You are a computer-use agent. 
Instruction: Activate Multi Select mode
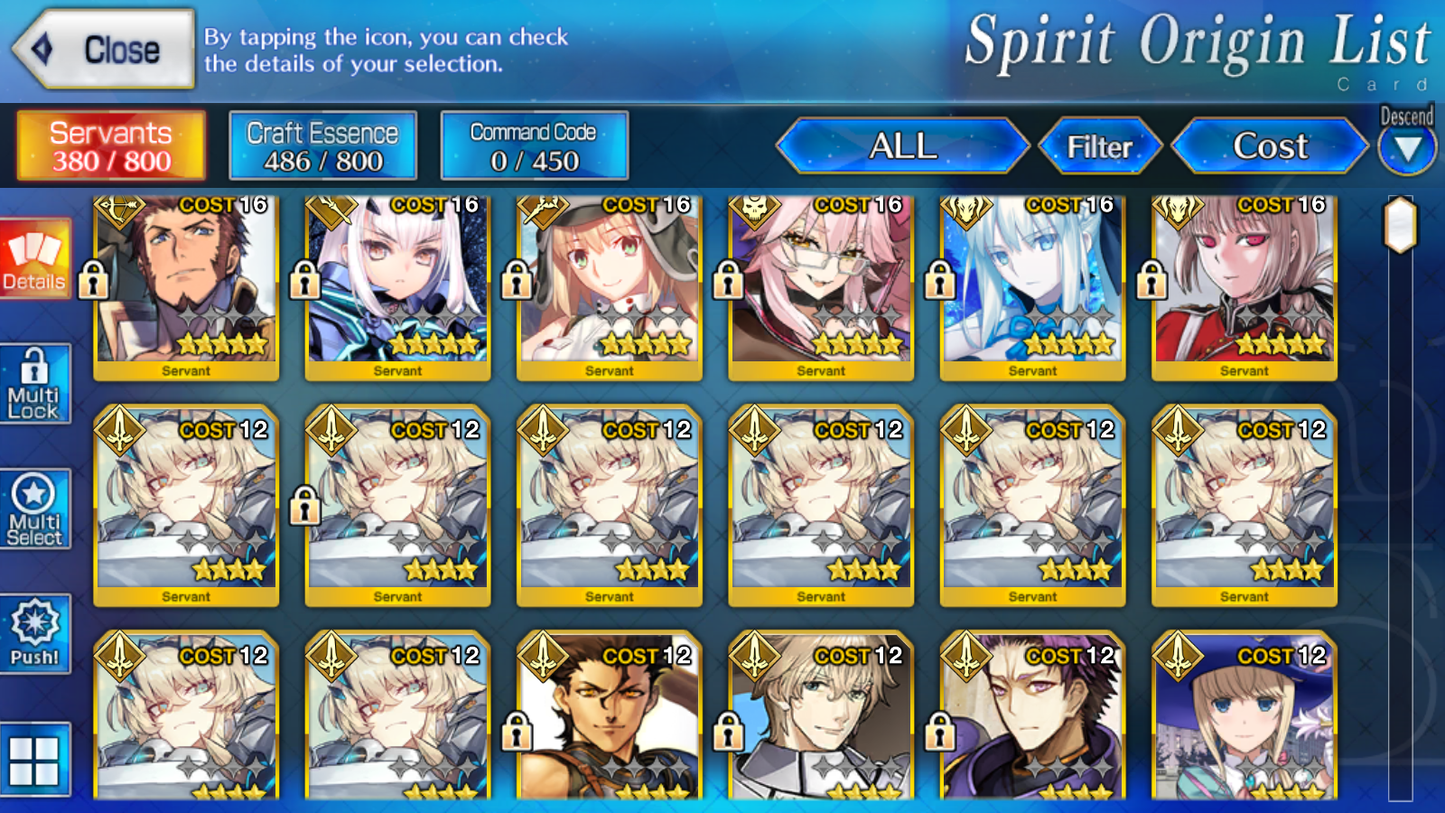click(36, 508)
